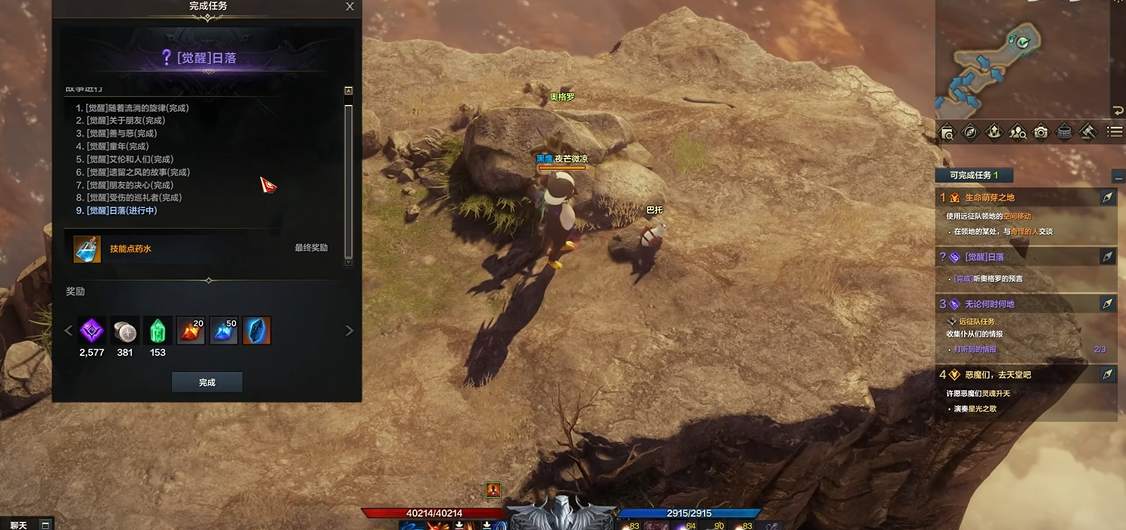Click the 完成 button to complete the quest
This screenshot has height=530, width=1126.
click(x=207, y=382)
